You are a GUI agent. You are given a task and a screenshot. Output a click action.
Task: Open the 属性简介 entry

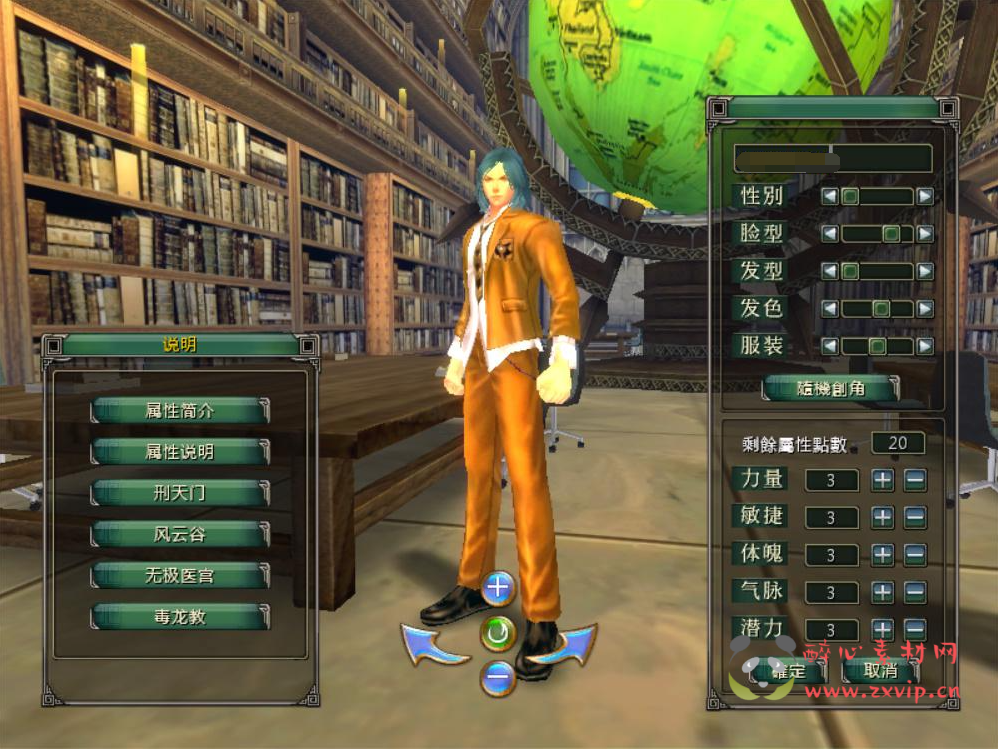tap(180, 410)
